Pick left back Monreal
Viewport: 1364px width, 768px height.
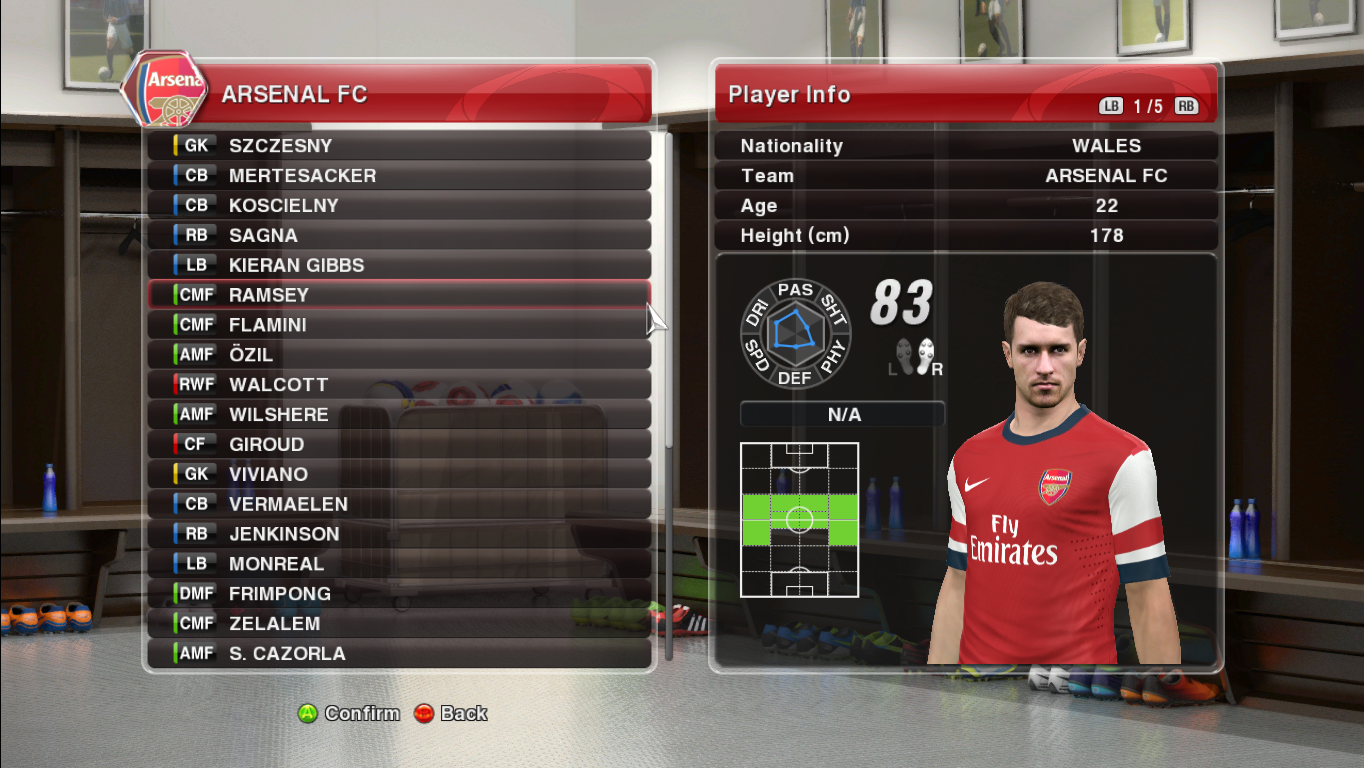point(400,564)
